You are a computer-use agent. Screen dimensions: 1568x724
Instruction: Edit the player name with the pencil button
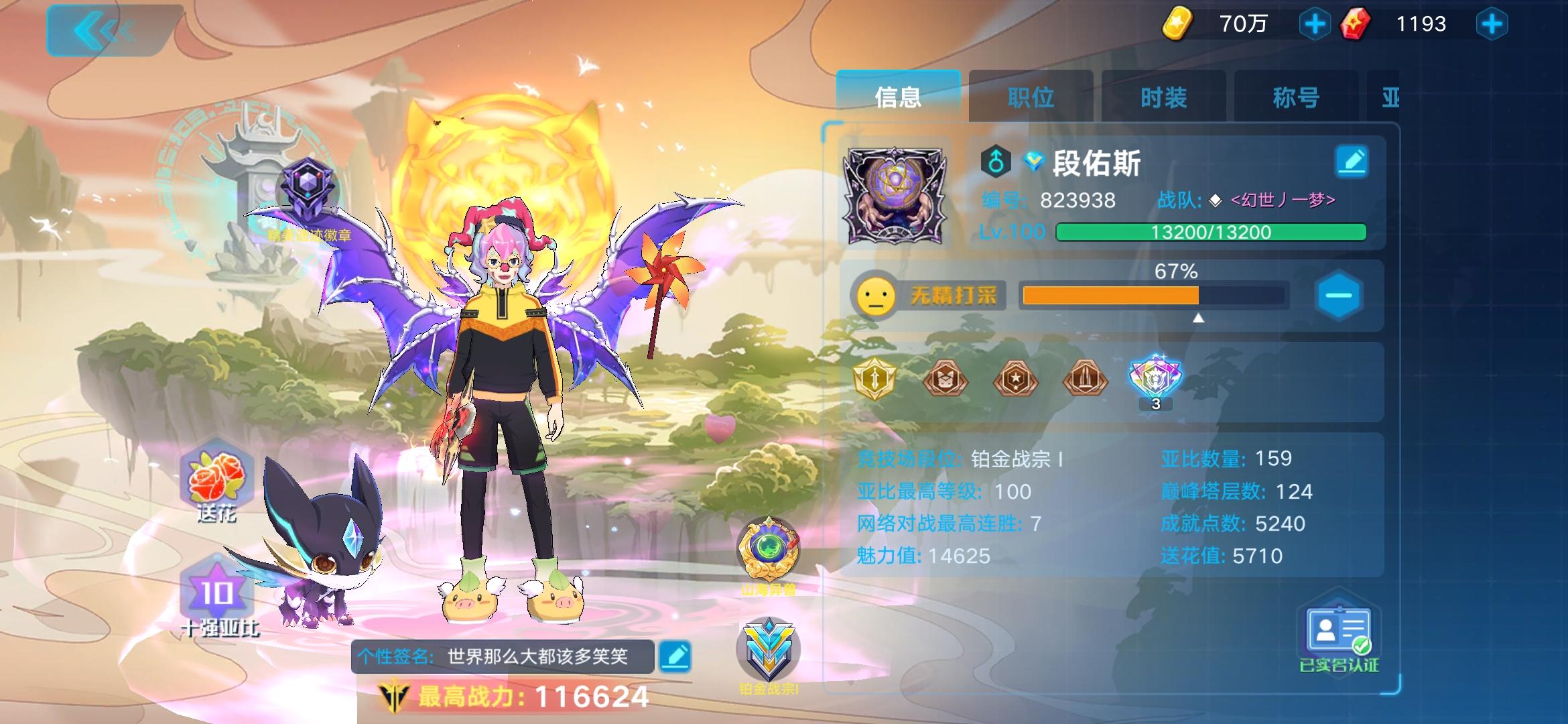[x=1354, y=161]
